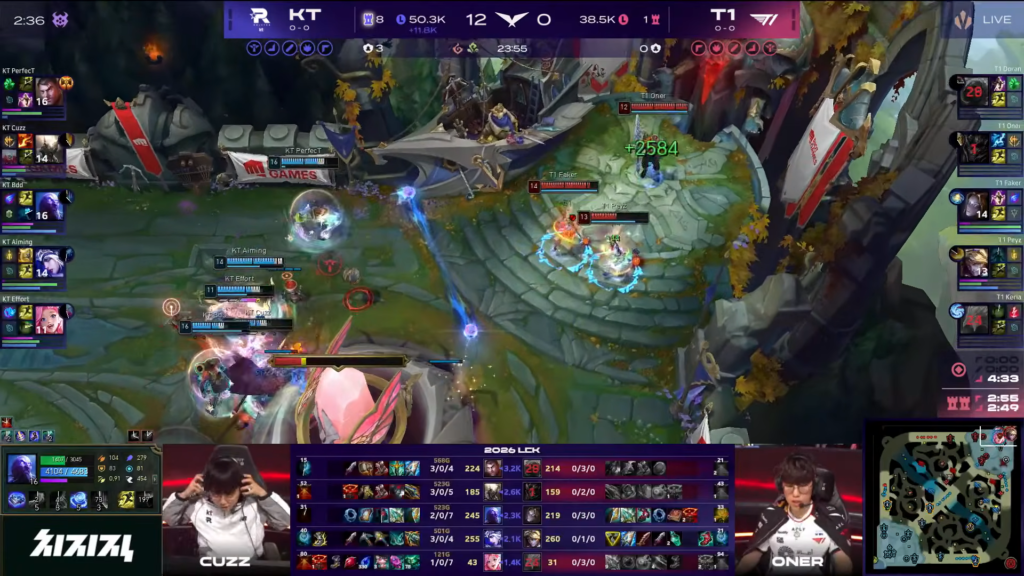Viewport: 1024px width, 576px height.
Task: Select the KT Aiming champion portrait
Action: 49,263
